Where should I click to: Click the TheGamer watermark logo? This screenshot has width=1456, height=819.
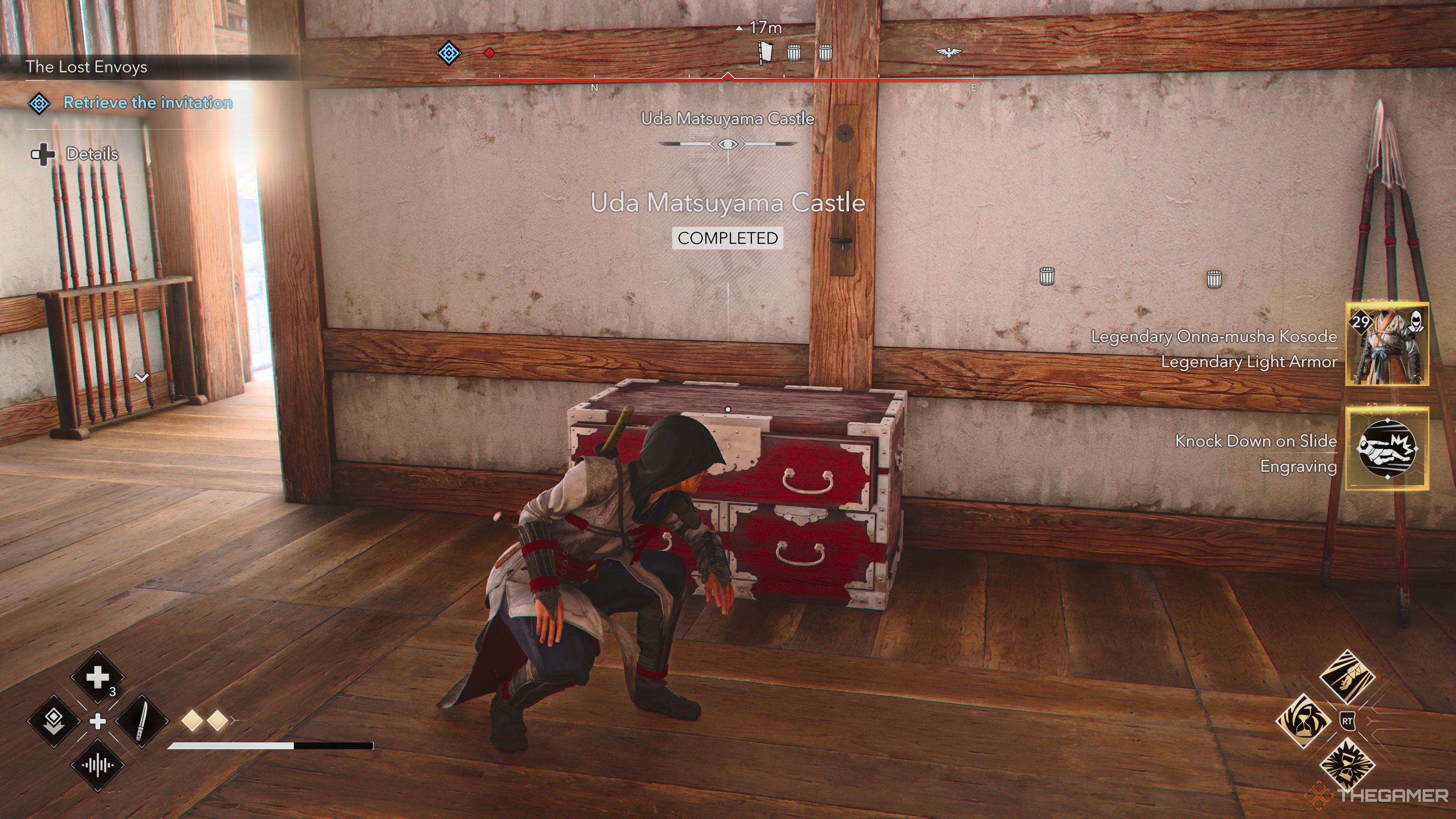(x=1379, y=795)
